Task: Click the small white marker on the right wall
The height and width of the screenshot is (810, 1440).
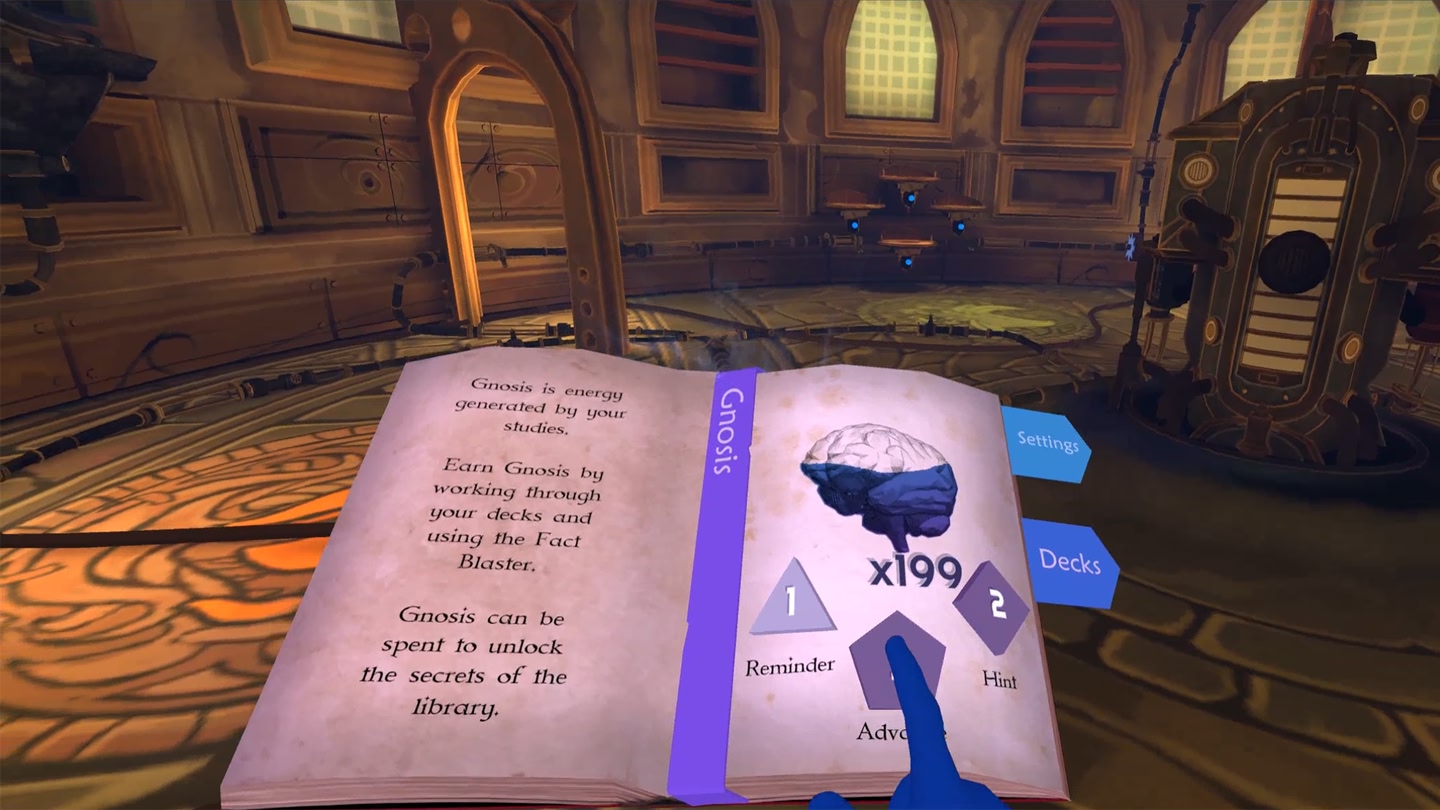Action: pyautogui.click(x=1130, y=247)
